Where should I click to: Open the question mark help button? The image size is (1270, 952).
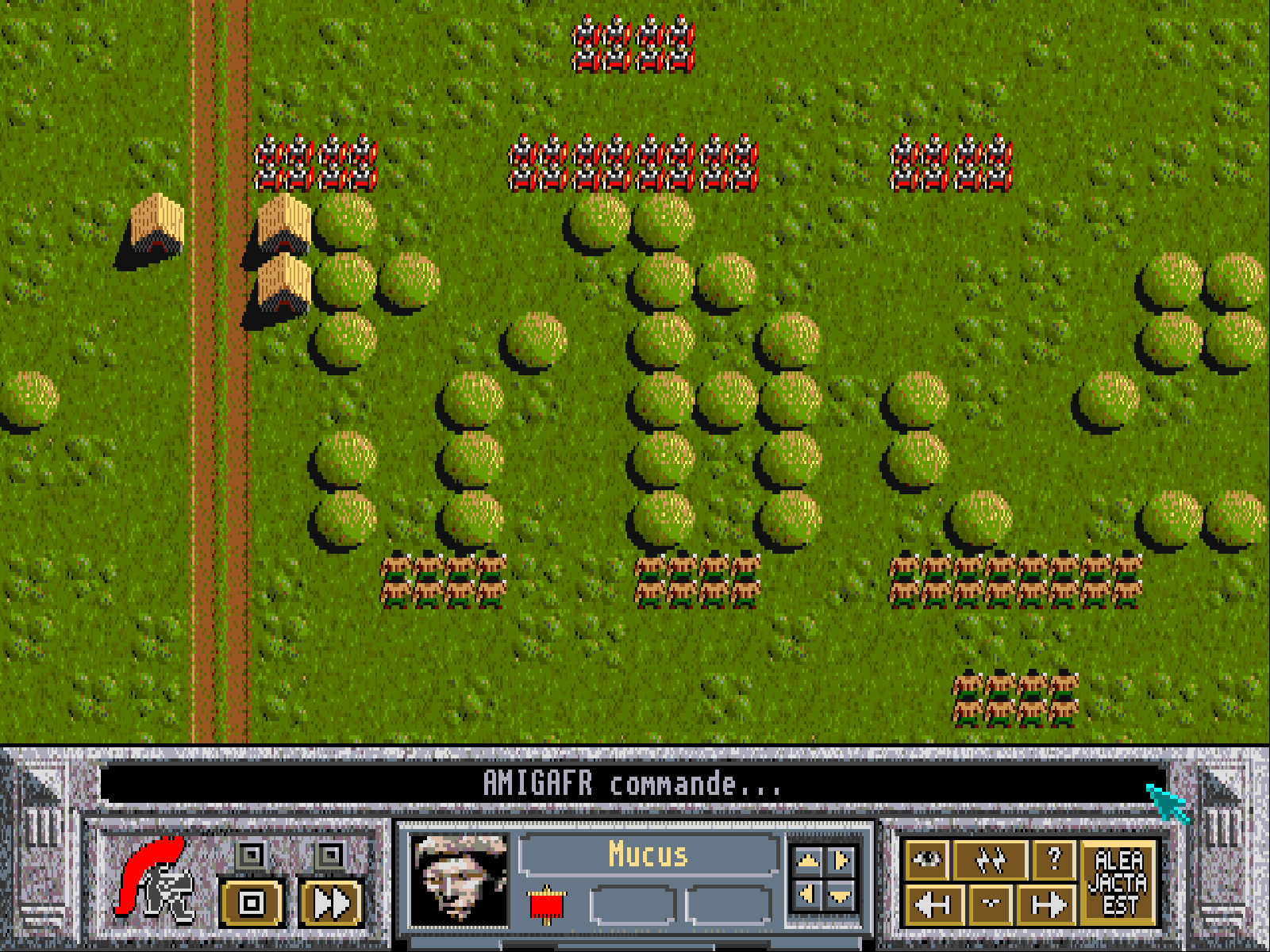tap(1054, 859)
